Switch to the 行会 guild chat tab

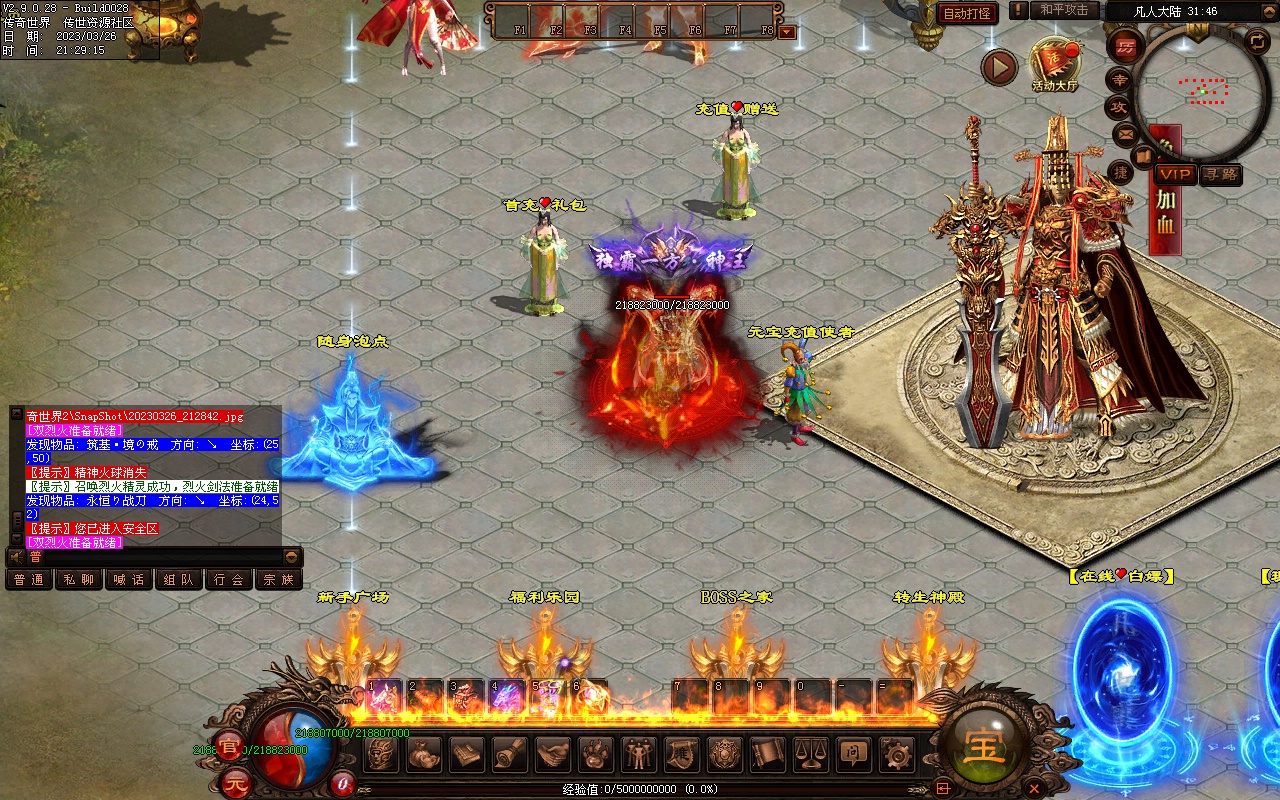(x=229, y=579)
